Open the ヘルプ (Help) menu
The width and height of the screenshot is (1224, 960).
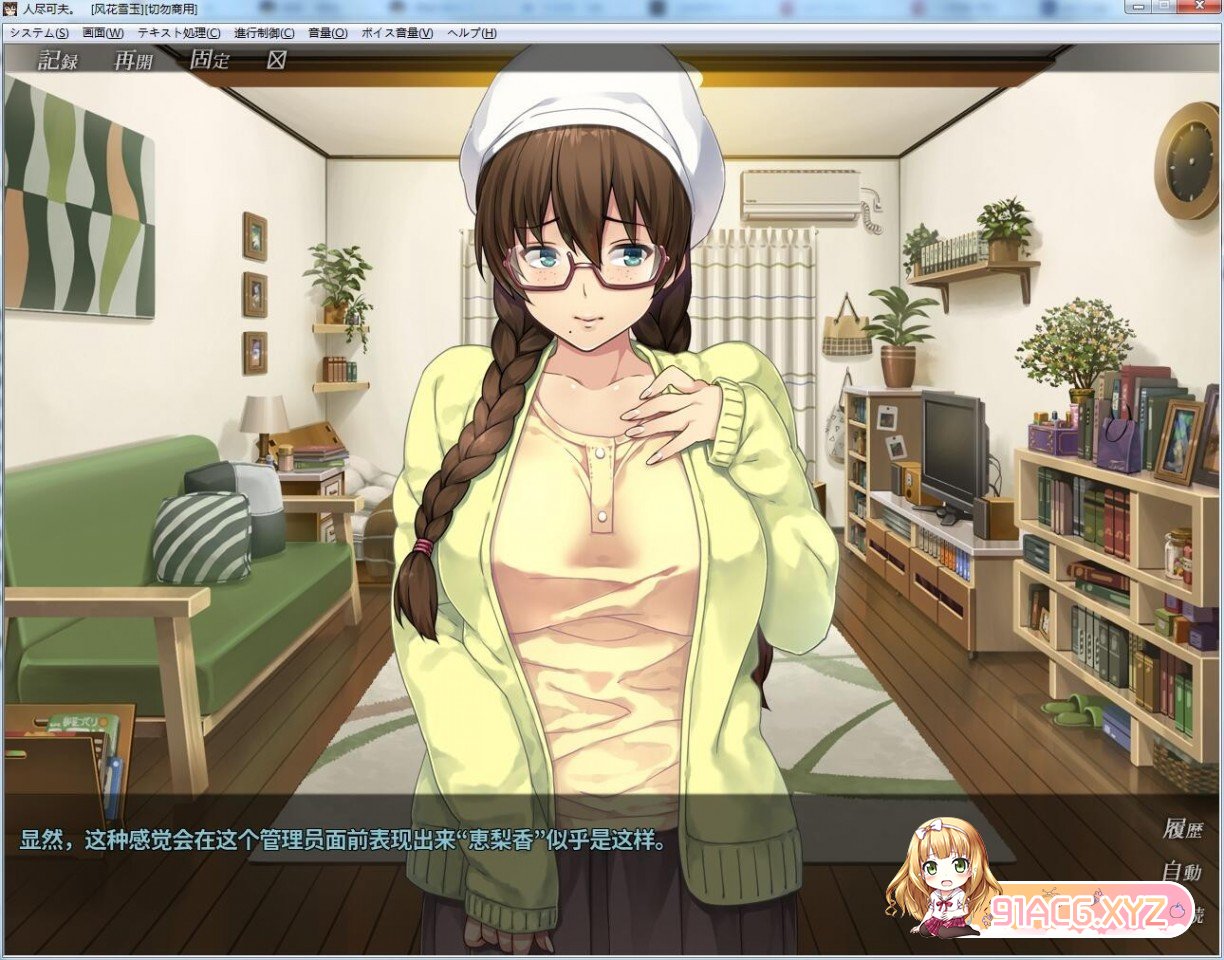472,33
